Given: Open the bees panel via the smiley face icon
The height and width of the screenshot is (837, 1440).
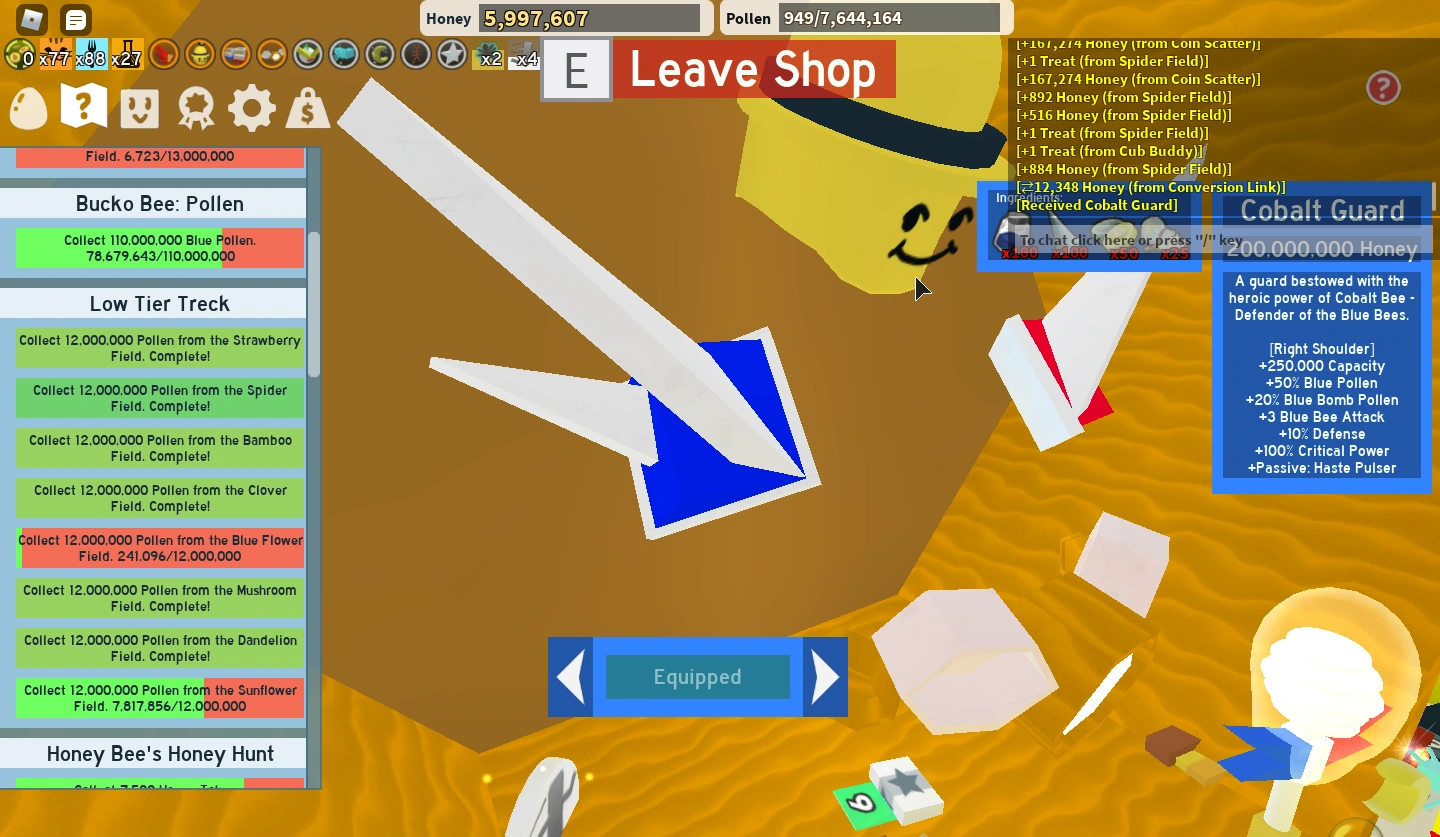Looking at the screenshot, I should point(139,107).
